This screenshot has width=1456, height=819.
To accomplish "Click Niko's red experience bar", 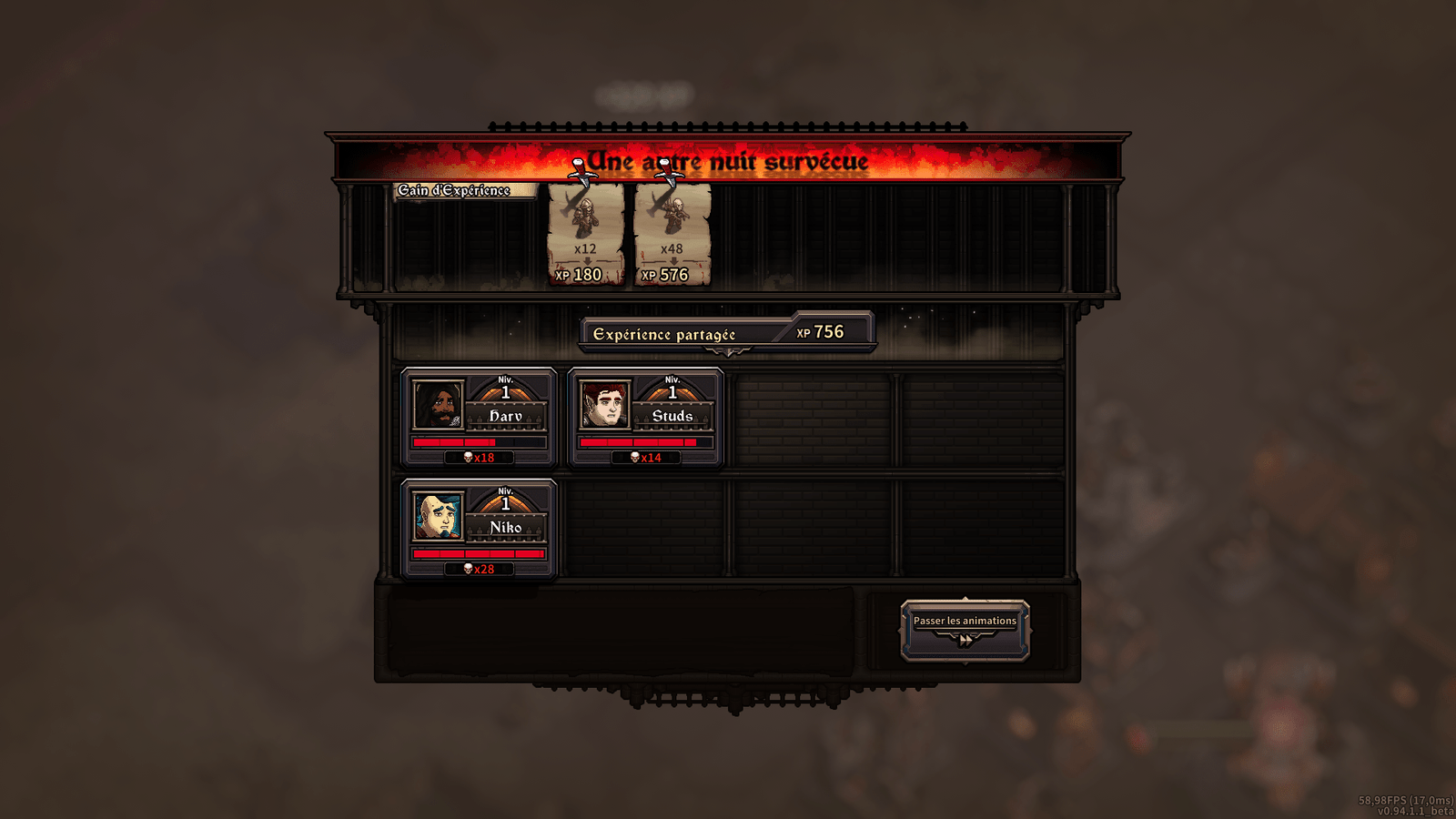I will 478,552.
